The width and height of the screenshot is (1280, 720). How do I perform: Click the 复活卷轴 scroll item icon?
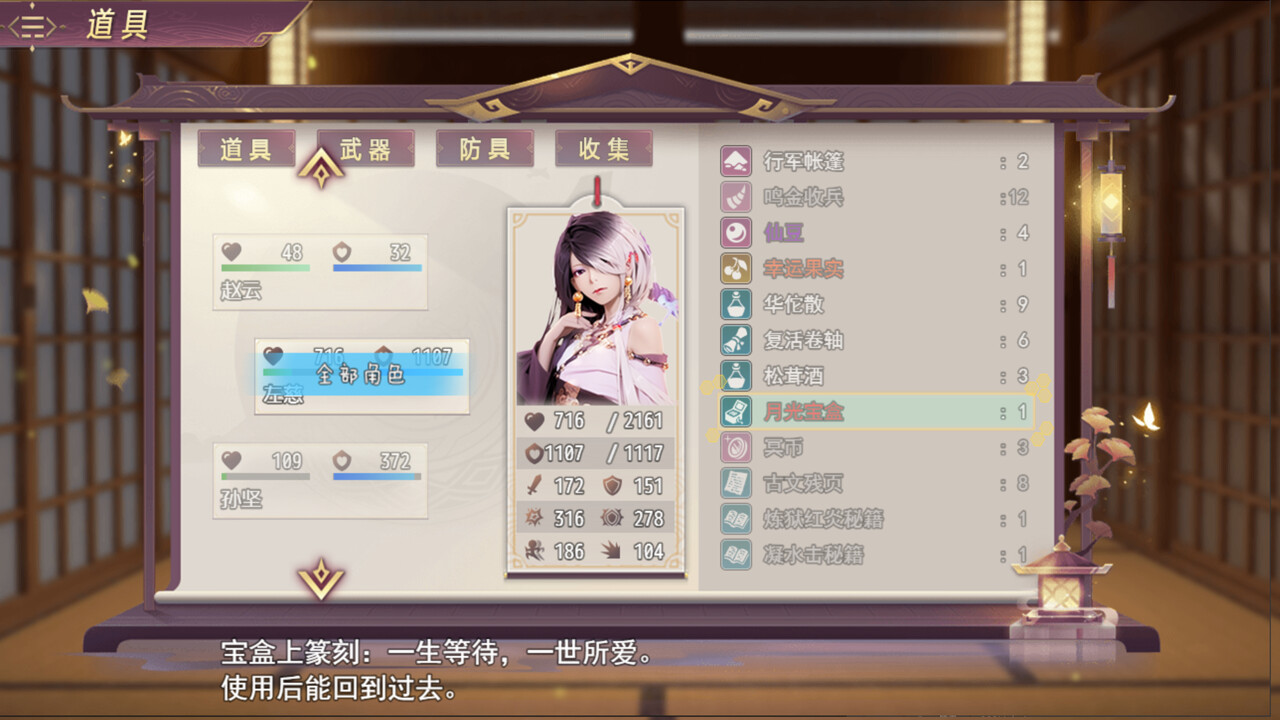click(737, 341)
